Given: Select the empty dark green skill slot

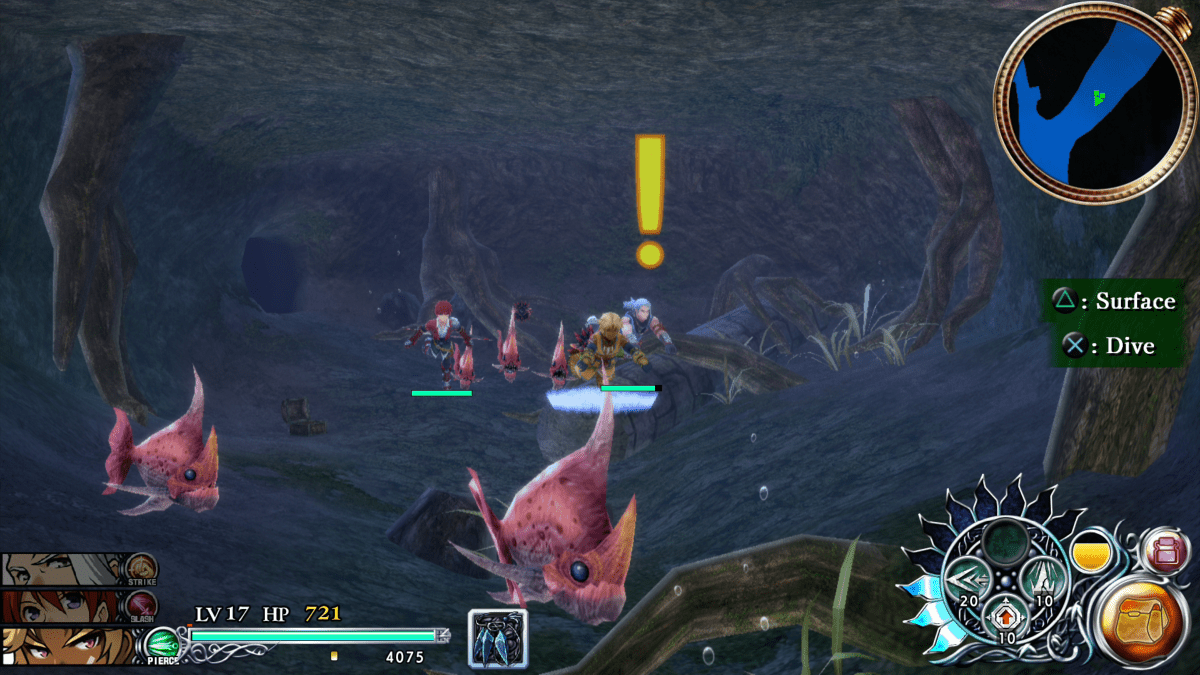Looking at the screenshot, I should [1006, 543].
